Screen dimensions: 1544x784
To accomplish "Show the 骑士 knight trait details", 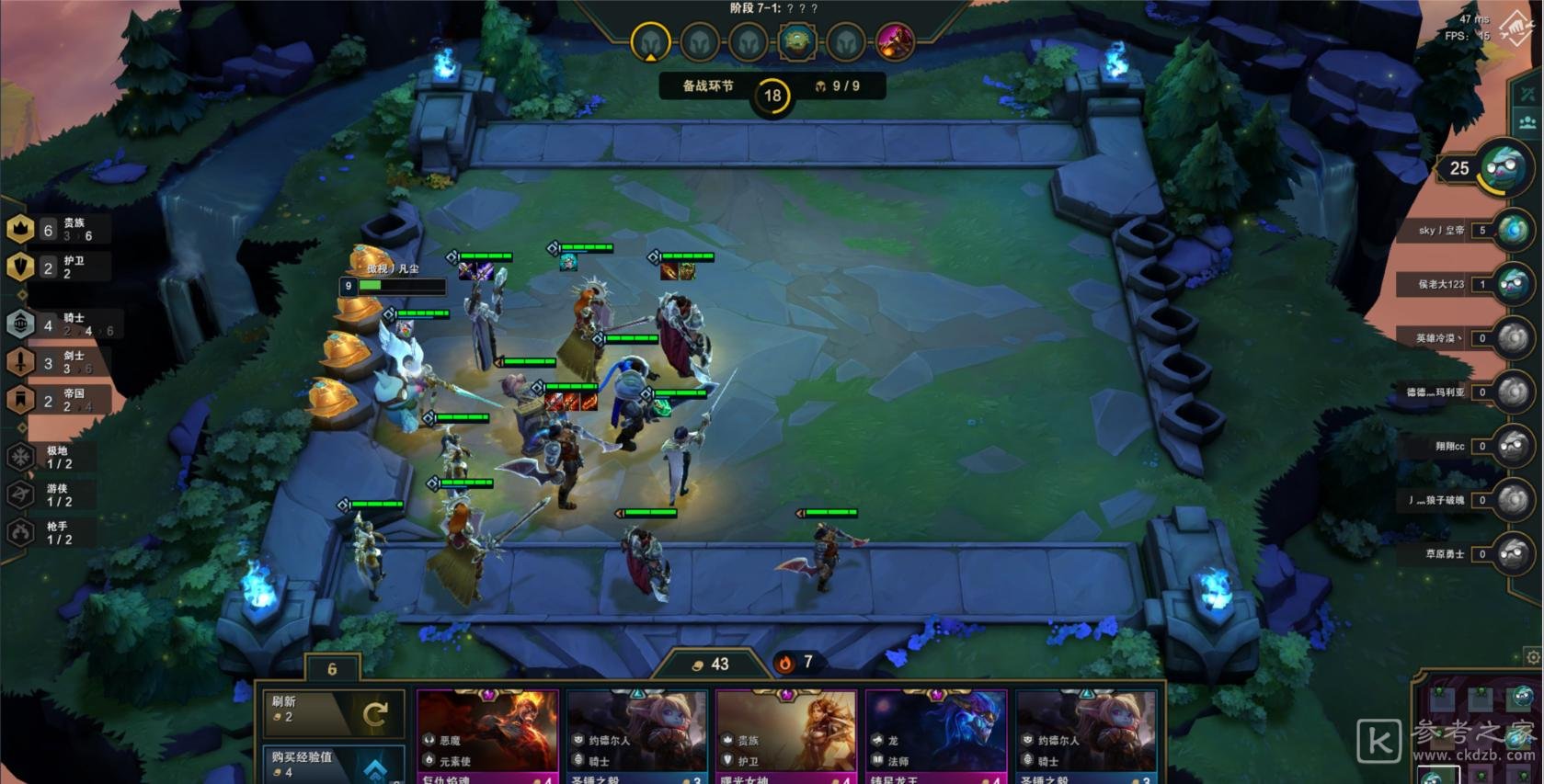I will (x=60, y=324).
